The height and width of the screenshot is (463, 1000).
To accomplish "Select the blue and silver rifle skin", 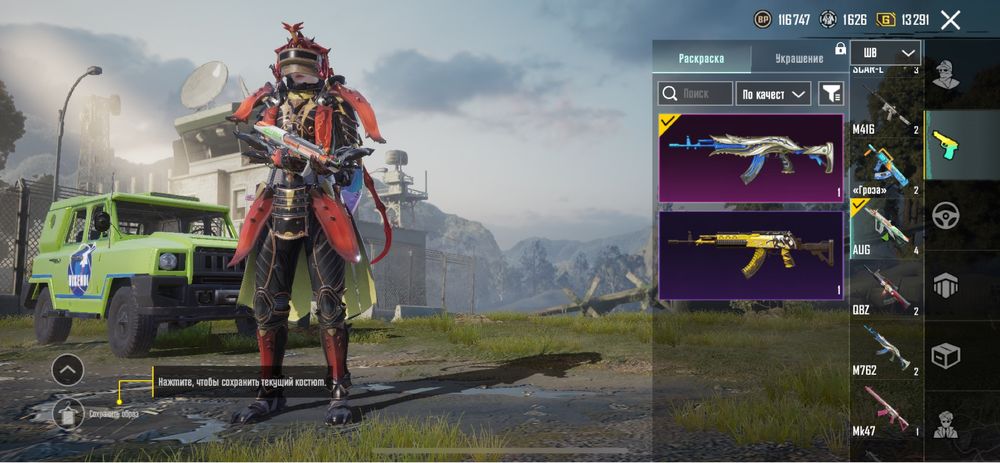I will pyautogui.click(x=750, y=157).
